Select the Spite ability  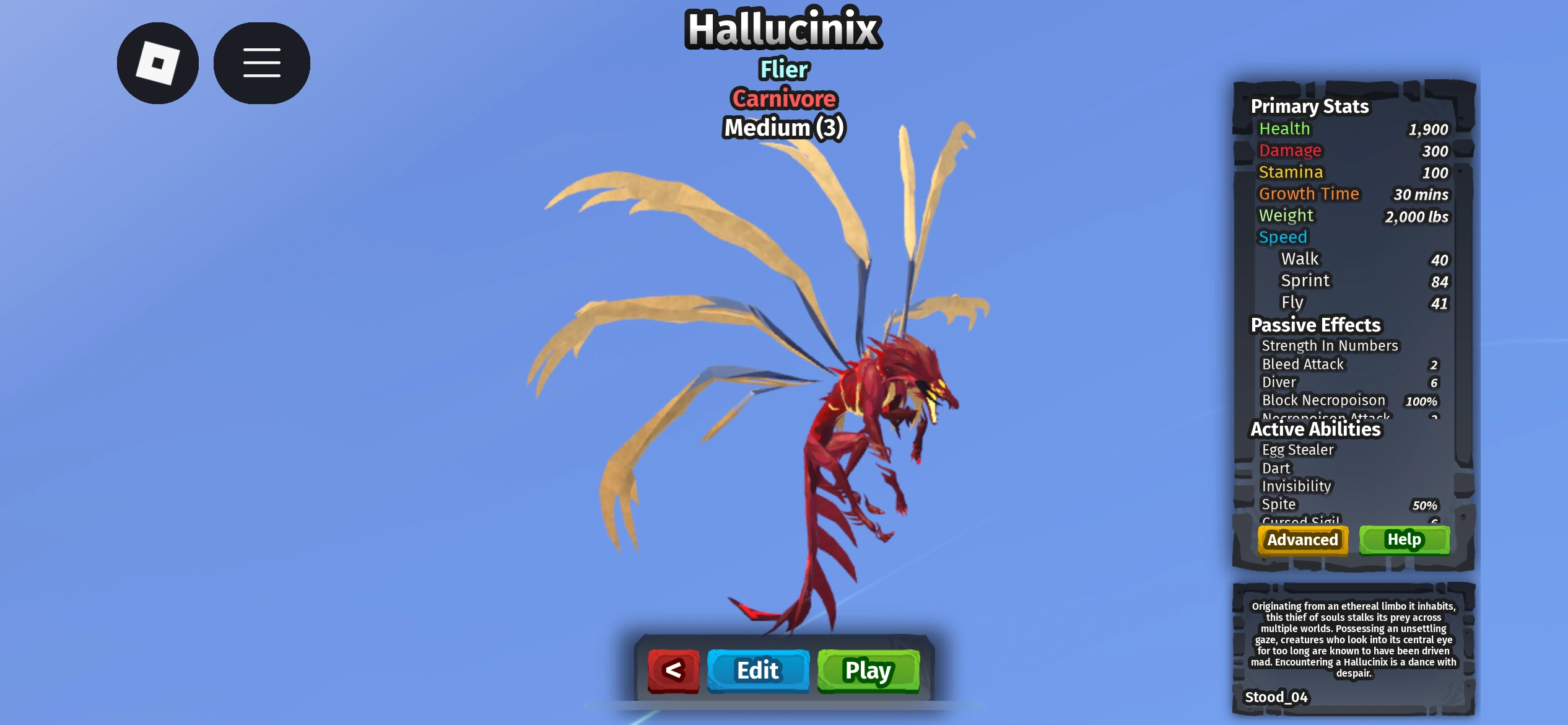[1278, 504]
